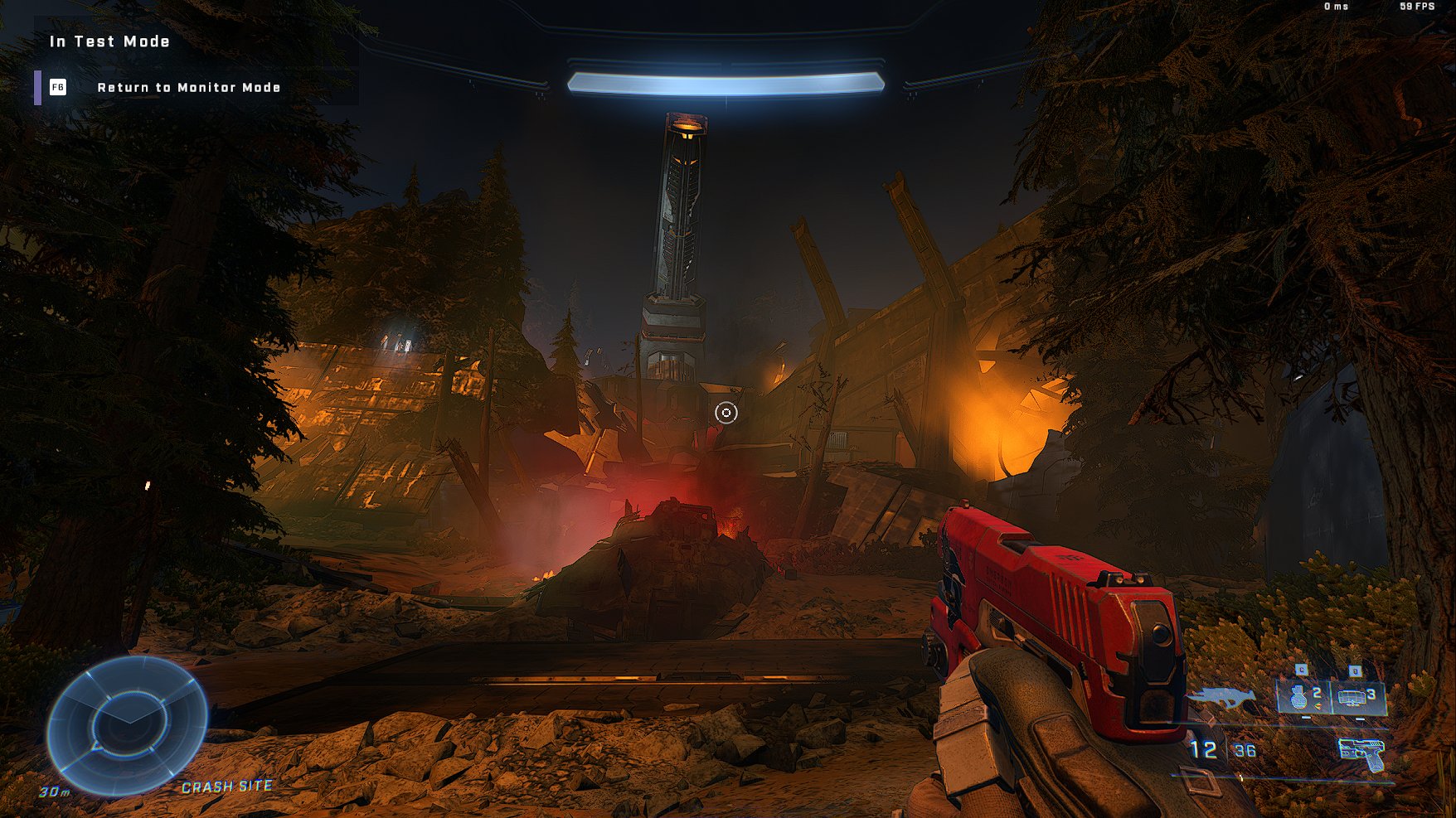Click the motion tracker radar
Viewport: 1456px width, 818px height.
point(127,725)
